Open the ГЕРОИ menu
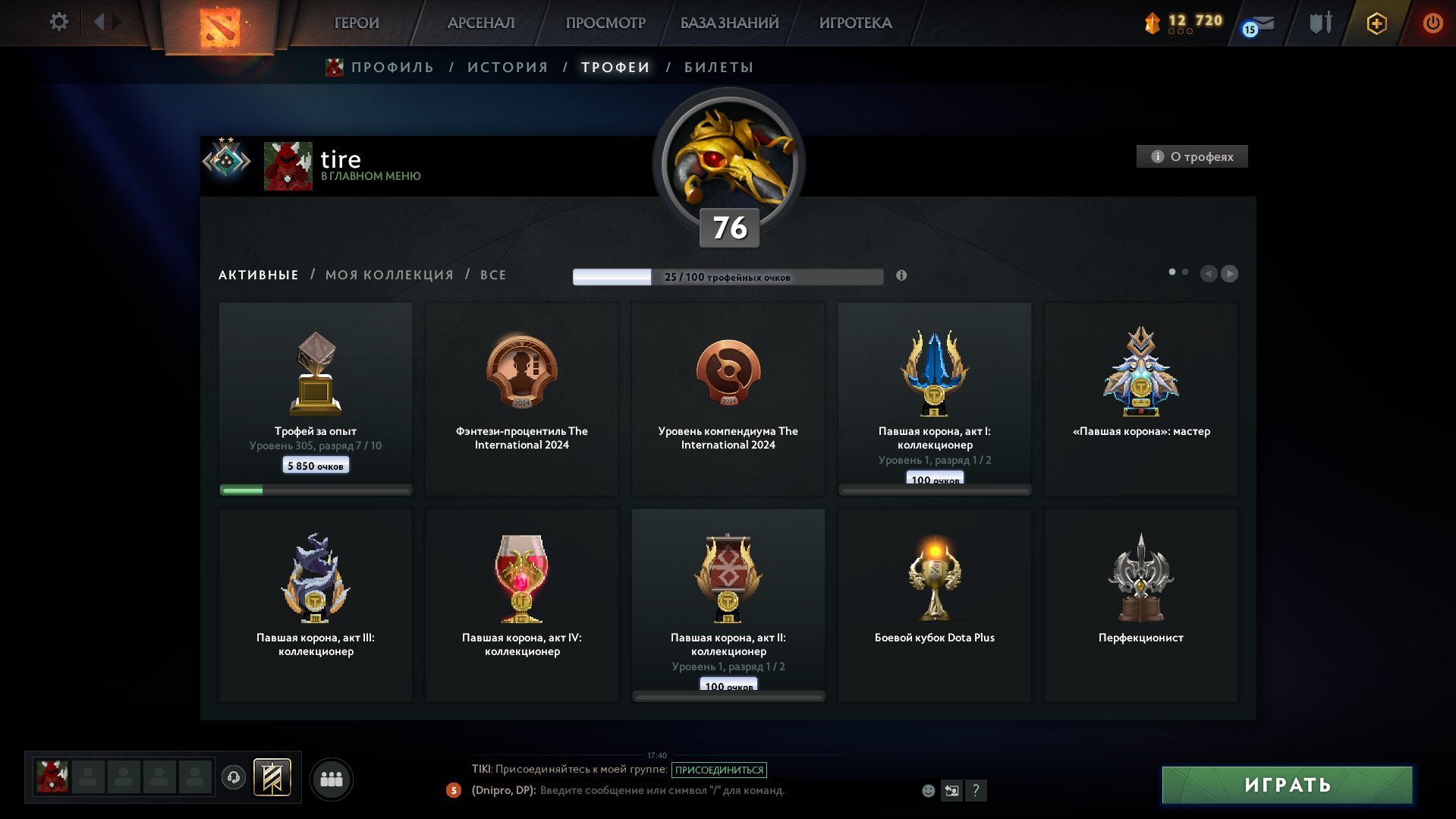The image size is (1456, 819). pos(357,23)
